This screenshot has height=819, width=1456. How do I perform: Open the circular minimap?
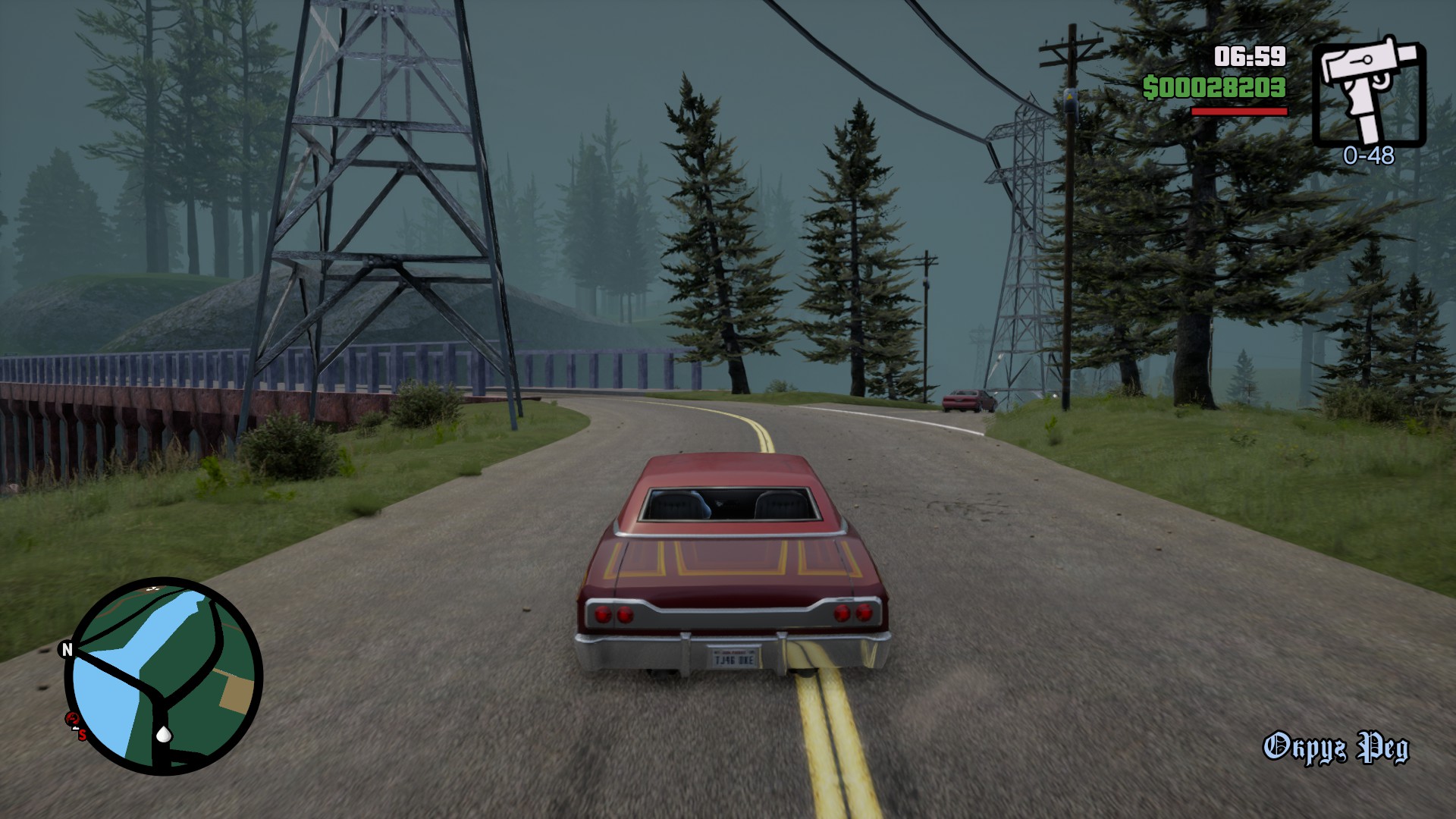point(164,676)
